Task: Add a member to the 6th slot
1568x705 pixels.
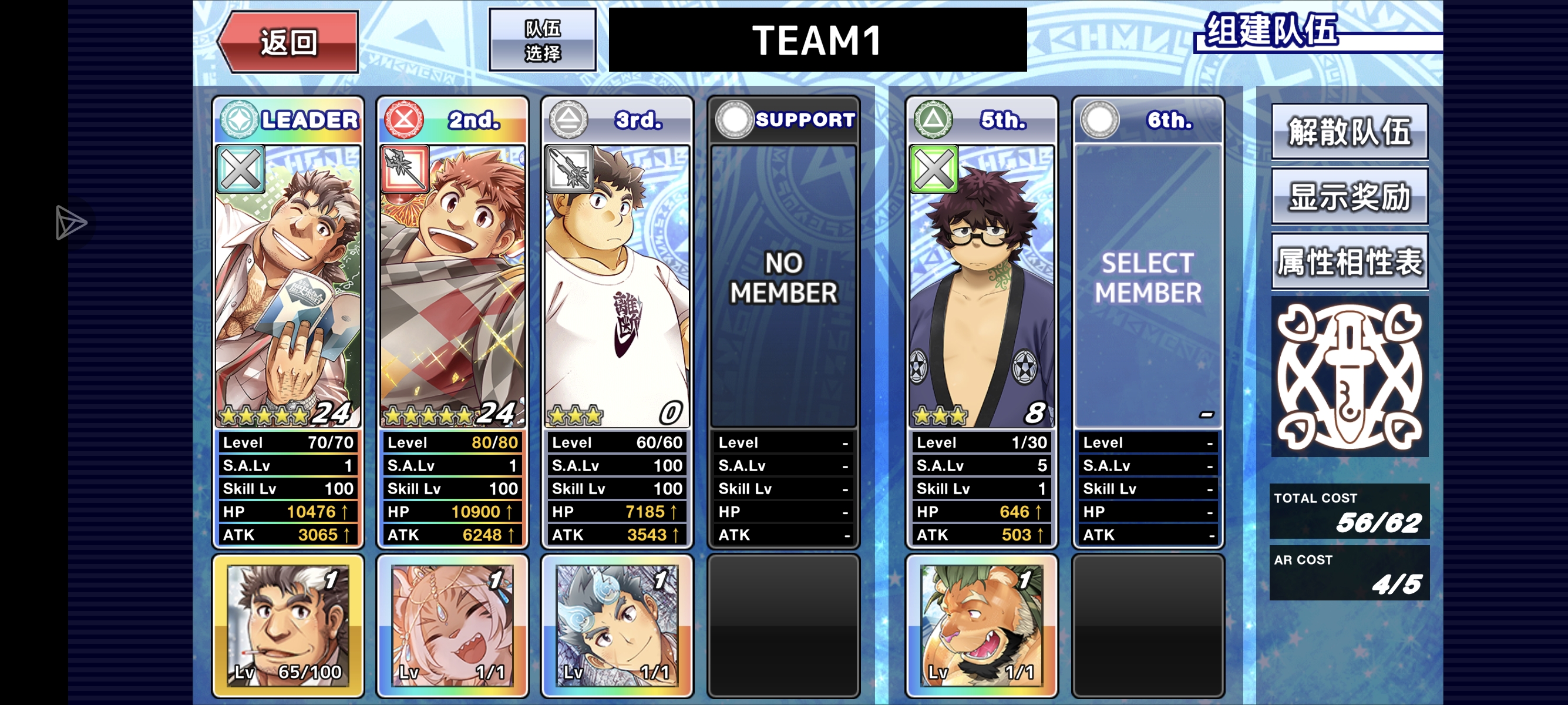Action: pyautogui.click(x=1148, y=286)
